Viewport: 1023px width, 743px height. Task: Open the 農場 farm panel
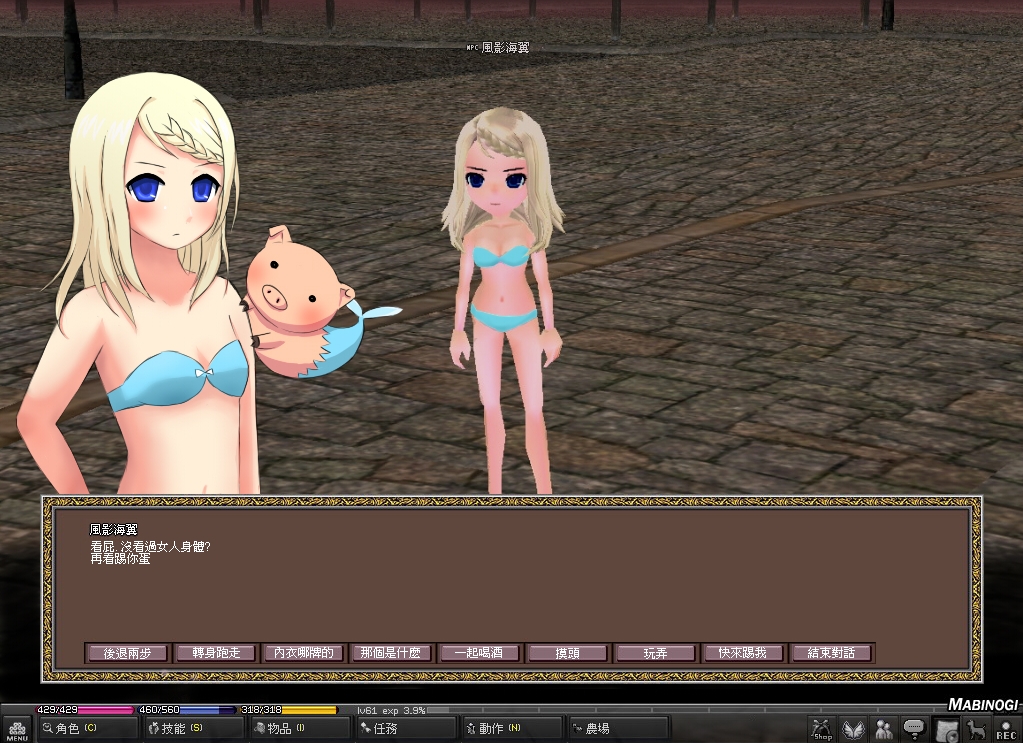[x=618, y=729]
